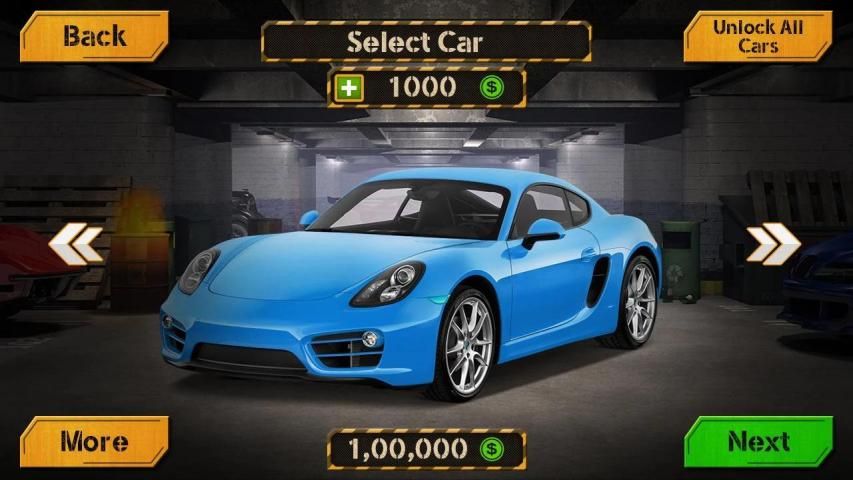Show the previous car with the left arrows
The width and height of the screenshot is (853, 480).
(x=75, y=244)
